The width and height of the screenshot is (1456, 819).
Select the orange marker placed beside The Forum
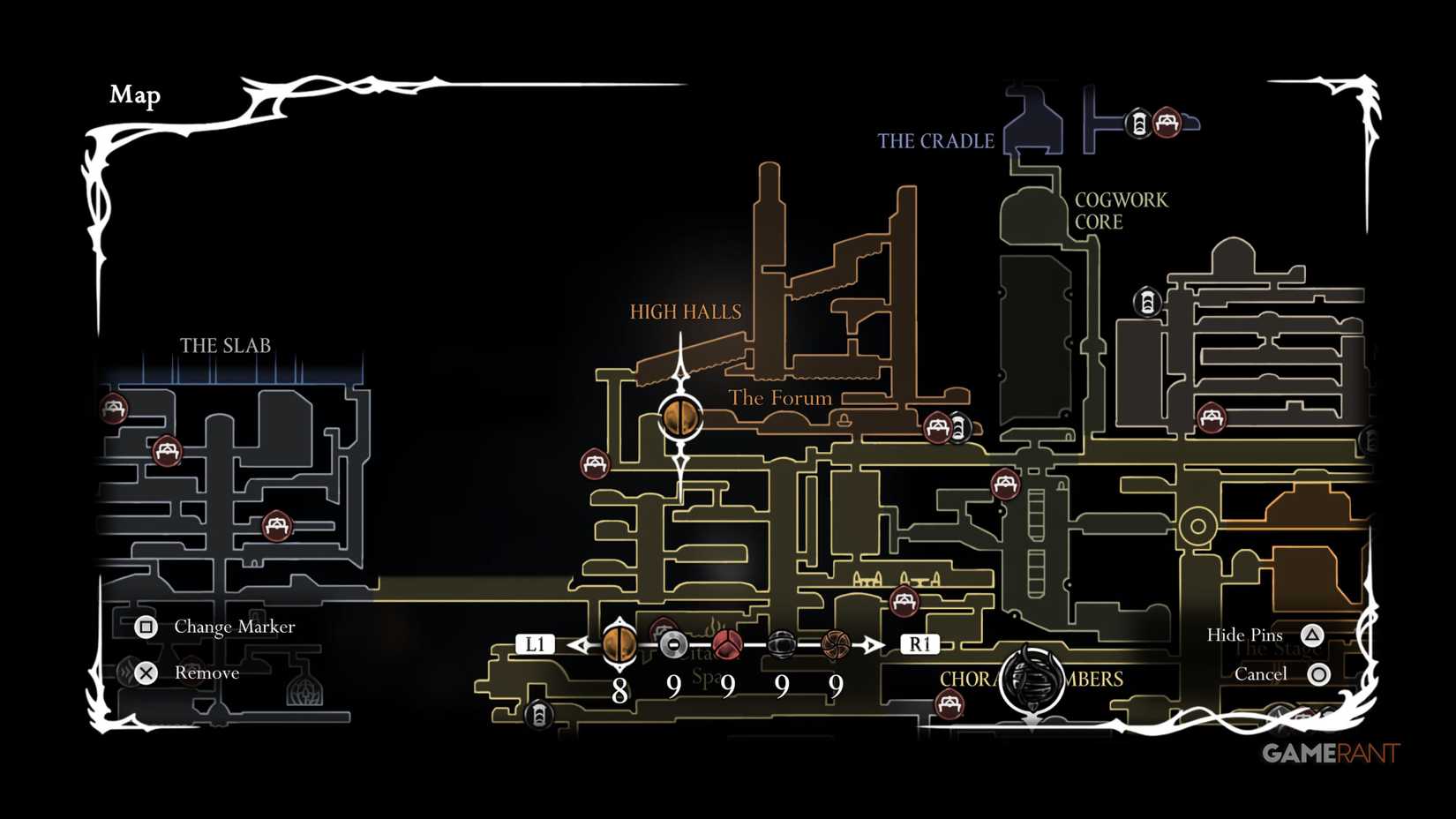[x=680, y=417]
